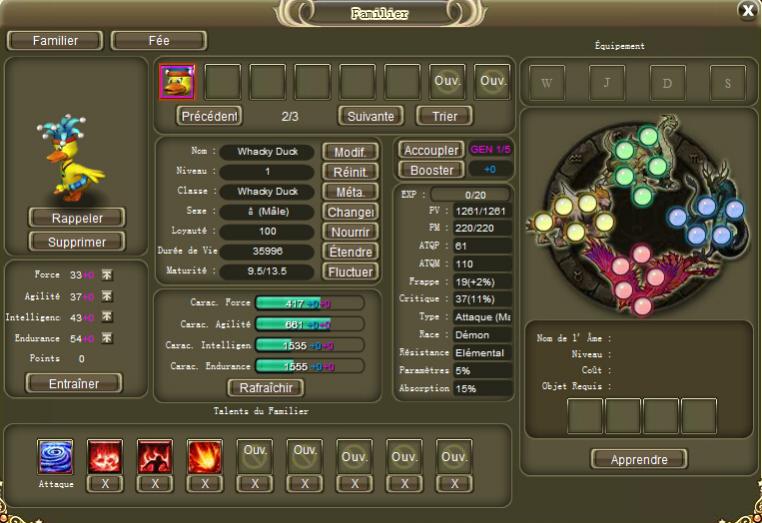Open the Méta. option

tap(349, 192)
